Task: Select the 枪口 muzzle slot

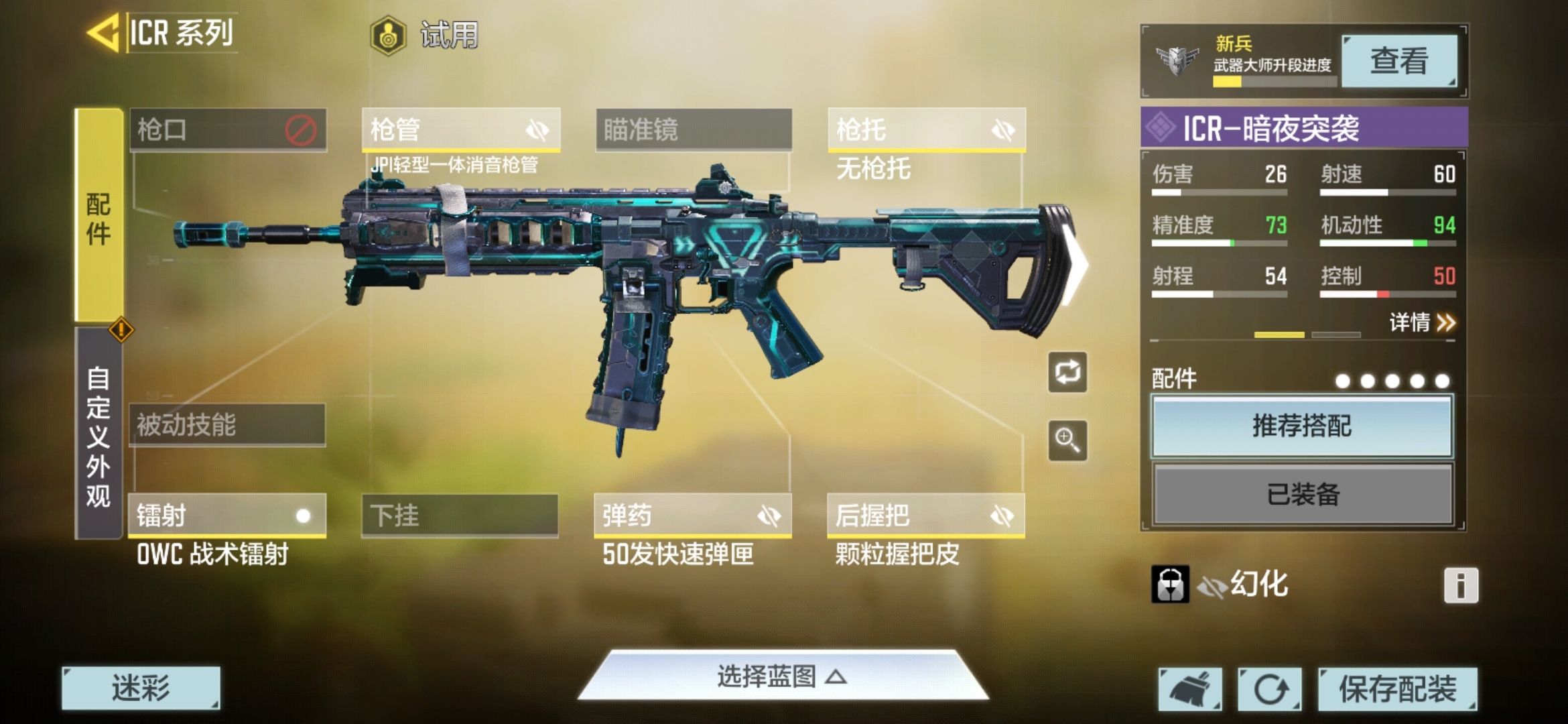Action: tap(228, 129)
